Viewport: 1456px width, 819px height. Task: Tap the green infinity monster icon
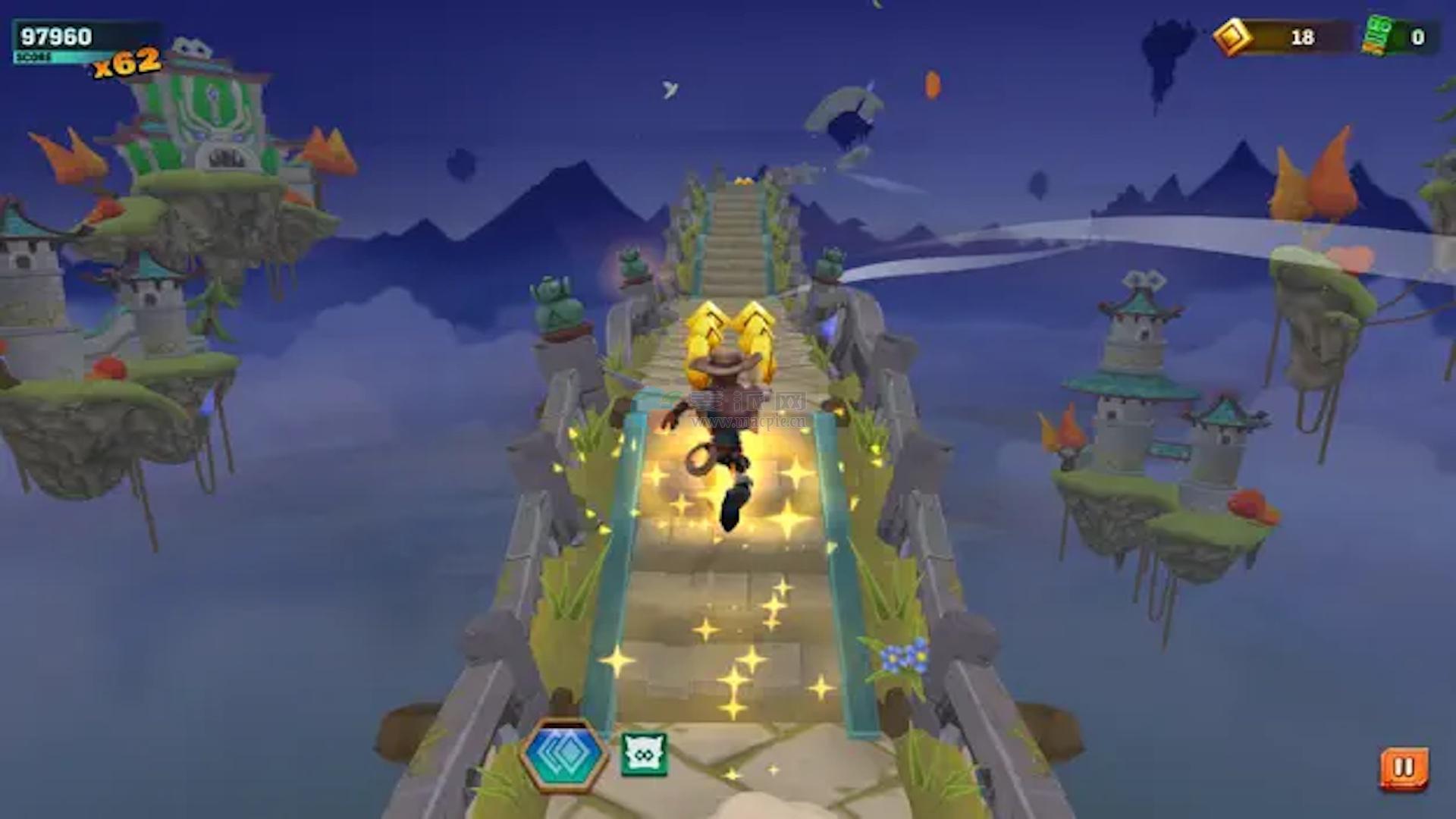644,755
